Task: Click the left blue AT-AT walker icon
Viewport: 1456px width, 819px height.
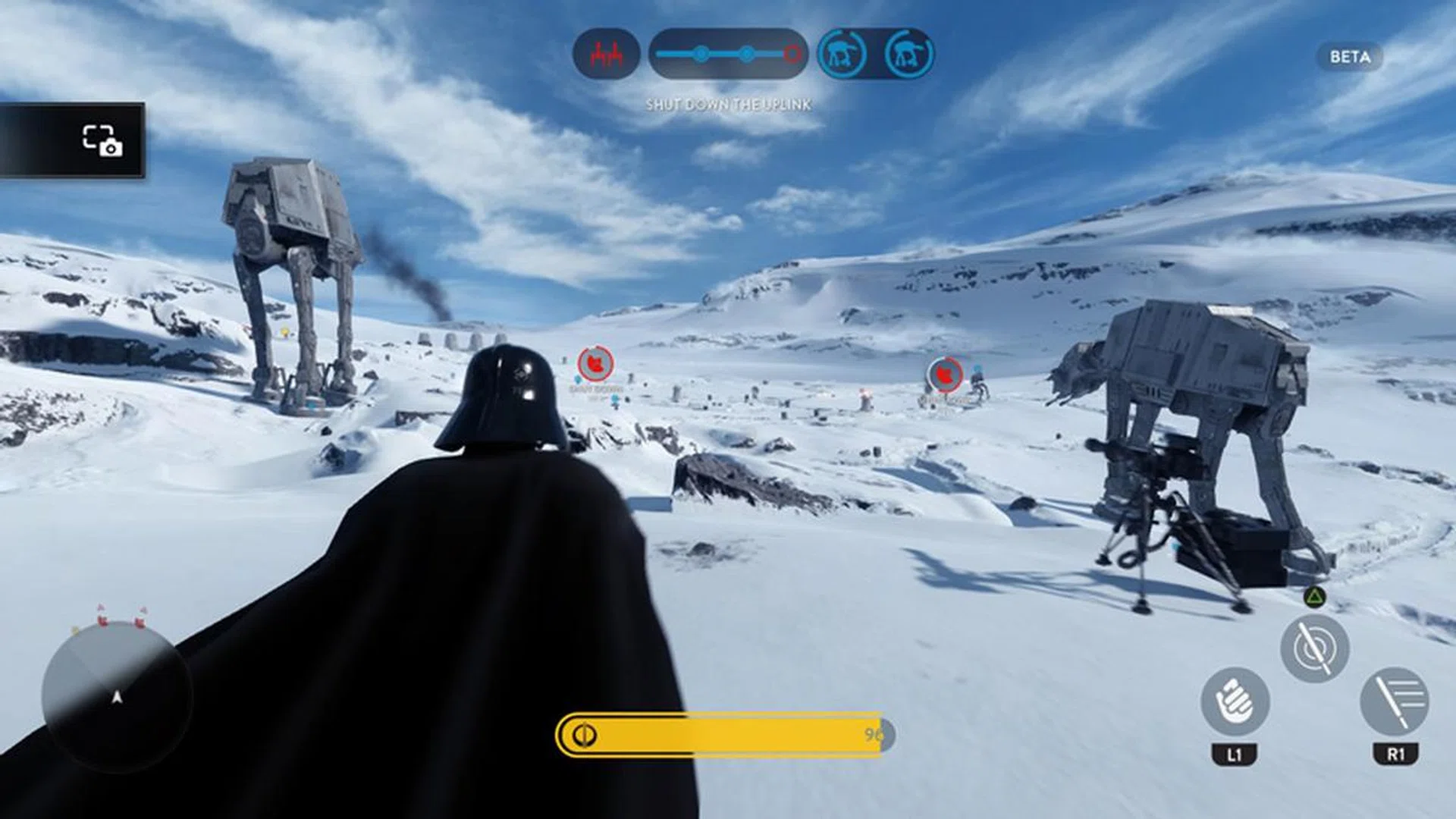Action: click(x=842, y=53)
